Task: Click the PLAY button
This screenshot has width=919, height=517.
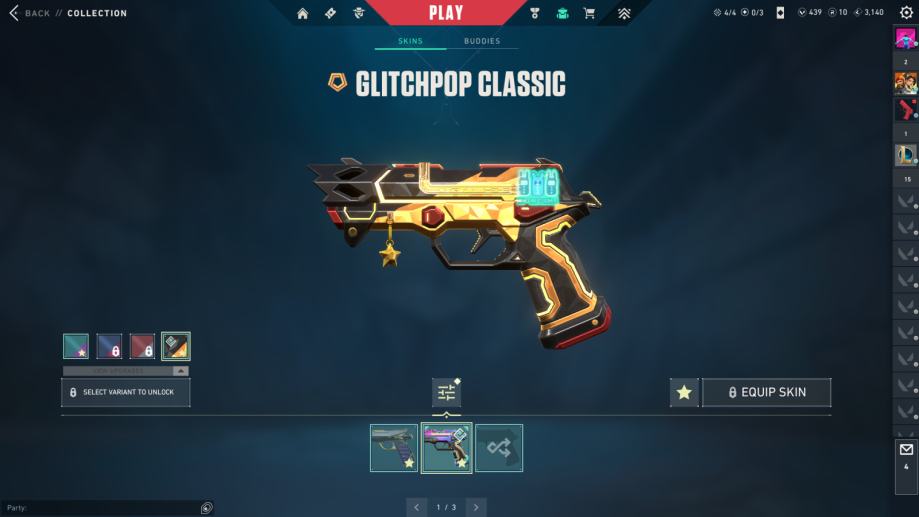Action: [x=445, y=13]
